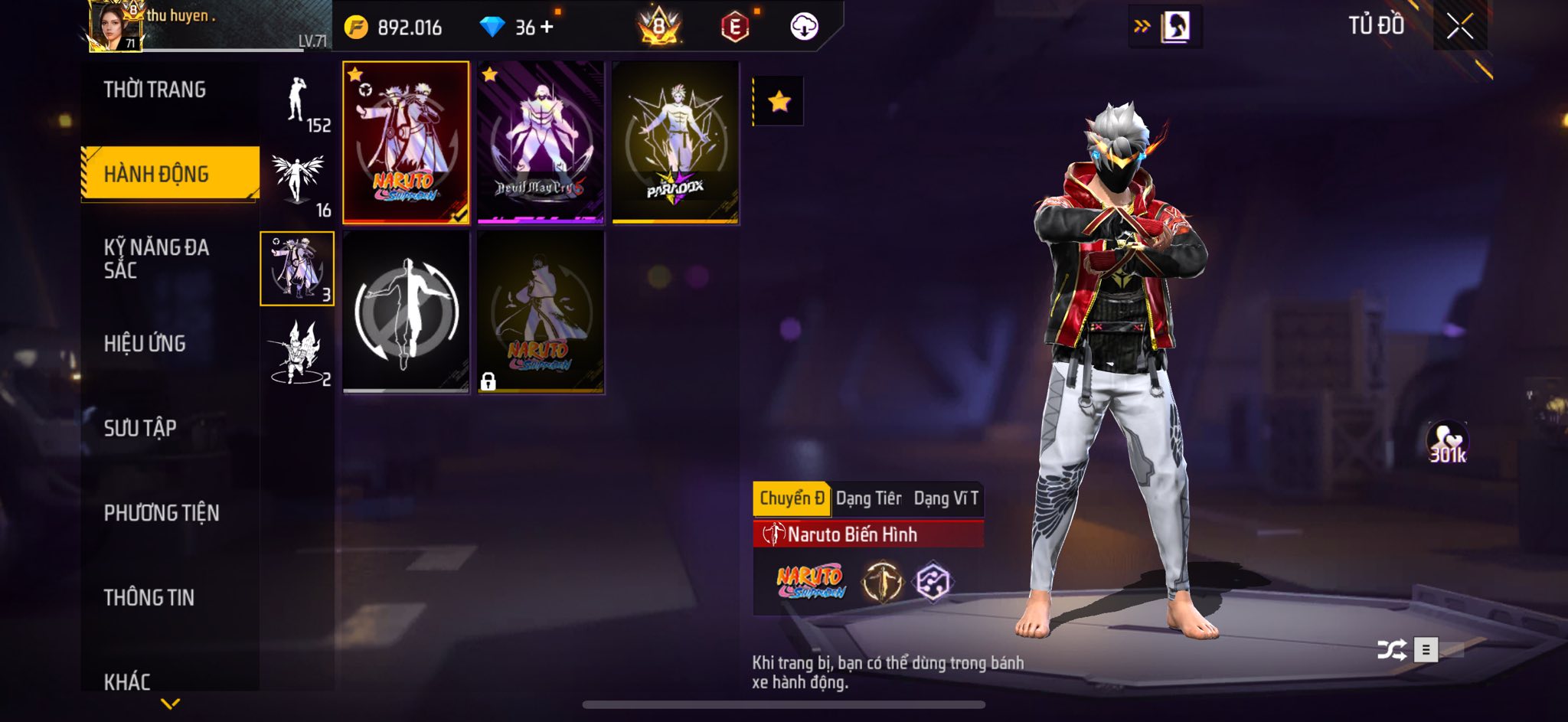Switch to the Dạng Tiên tab
This screenshot has height=722, width=1568.
(x=868, y=498)
